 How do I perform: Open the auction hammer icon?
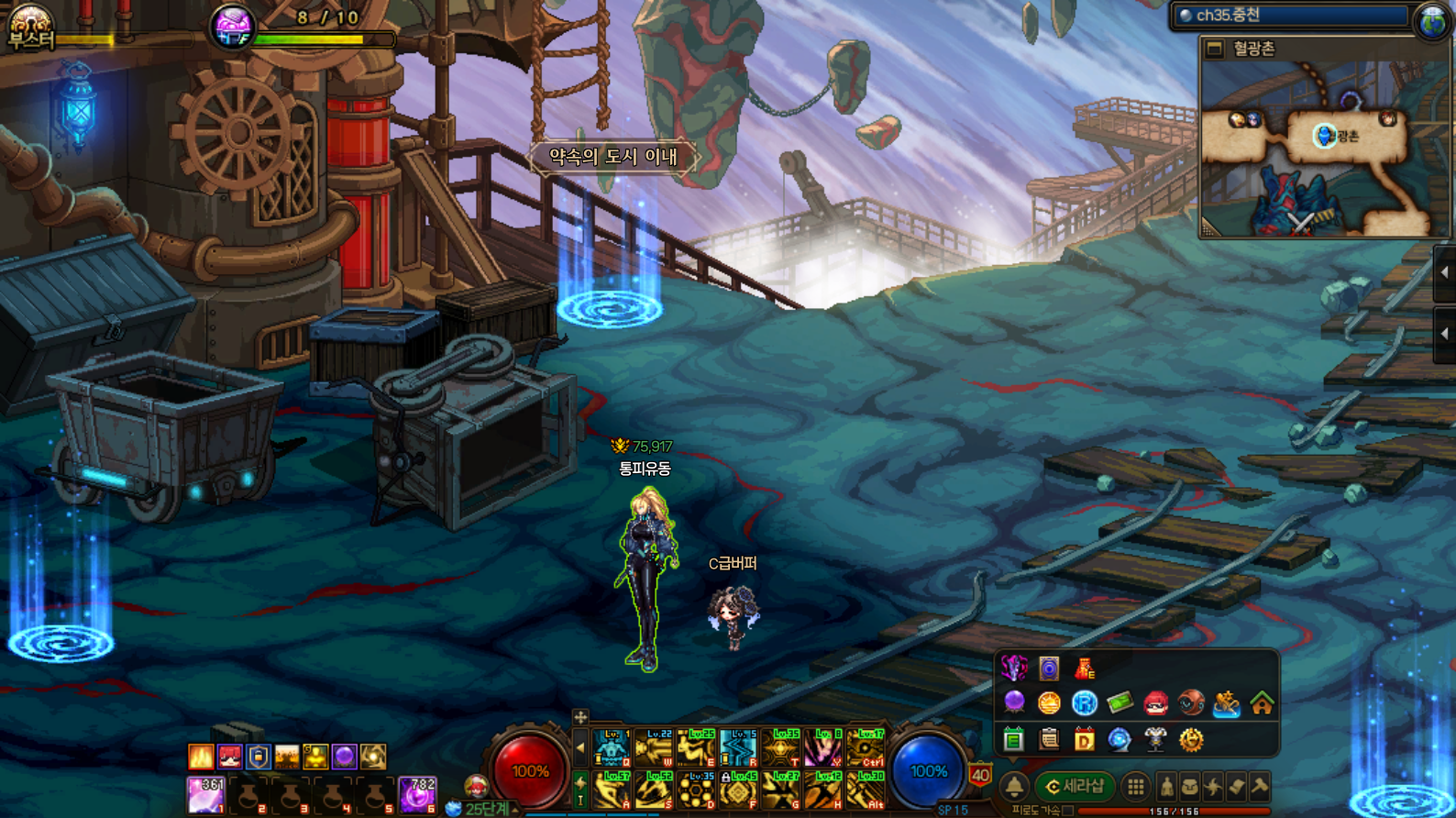[x=1260, y=786]
